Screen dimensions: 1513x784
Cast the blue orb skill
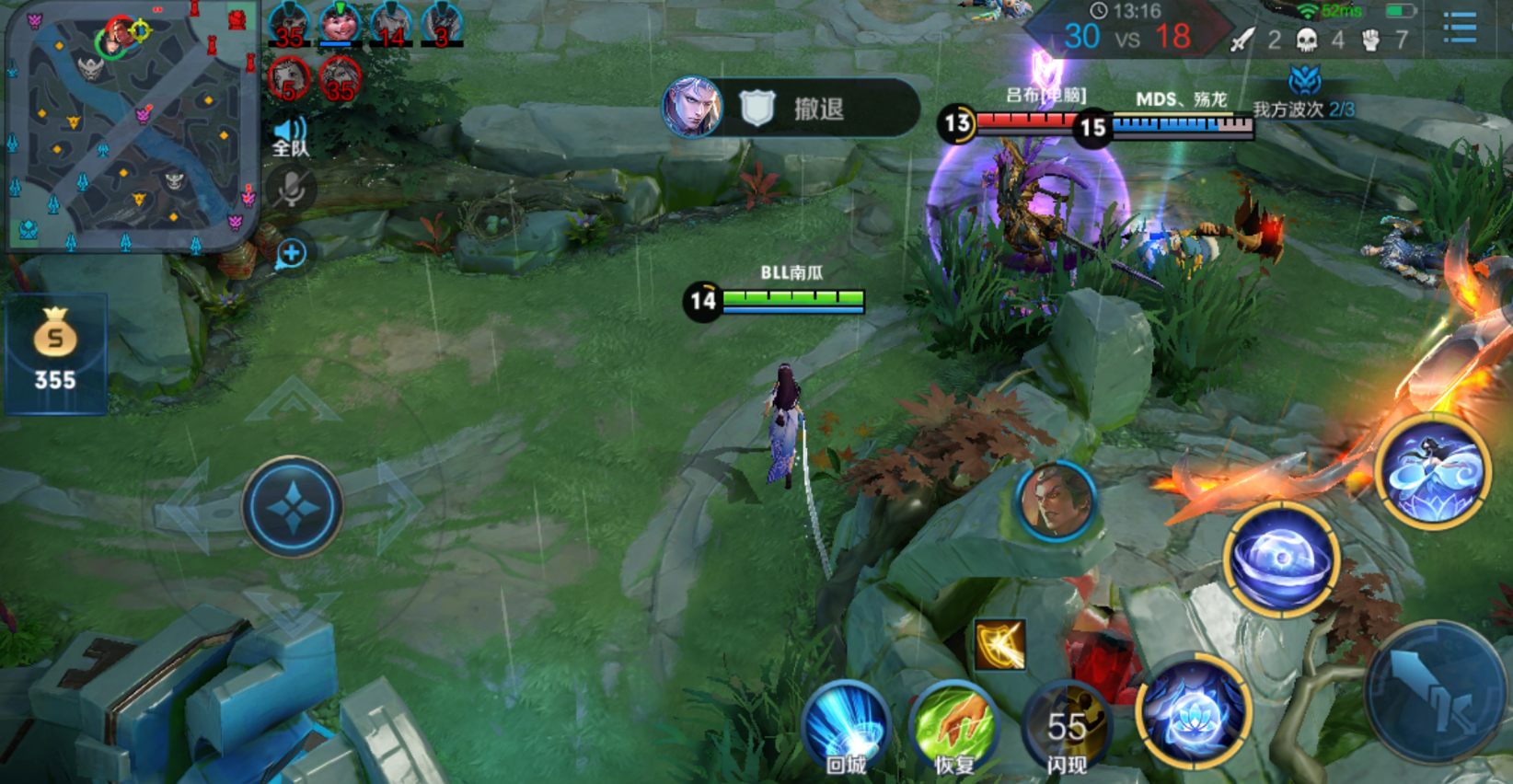(x=1280, y=559)
